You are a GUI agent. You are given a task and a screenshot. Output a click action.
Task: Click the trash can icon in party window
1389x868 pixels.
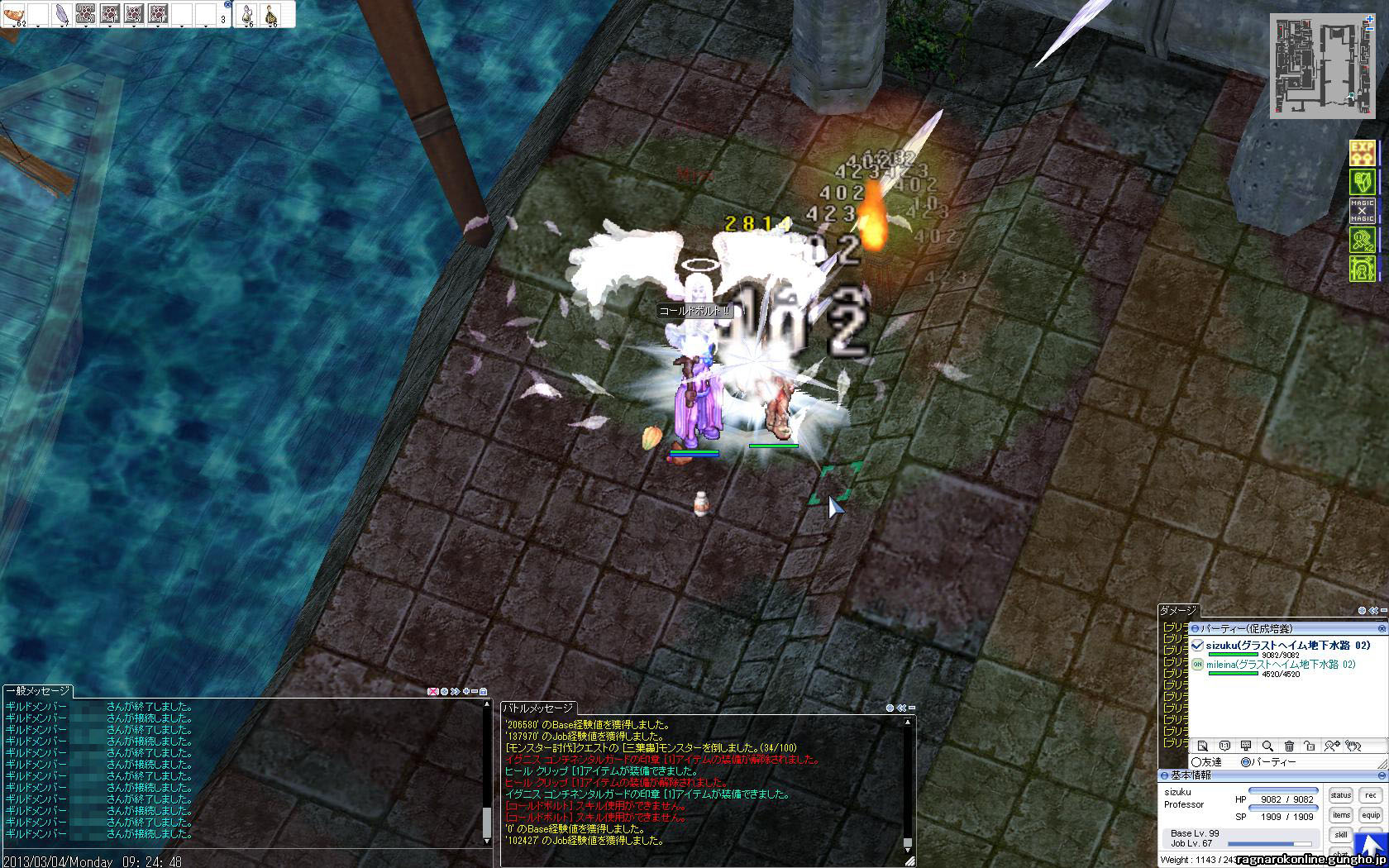click(x=1288, y=746)
